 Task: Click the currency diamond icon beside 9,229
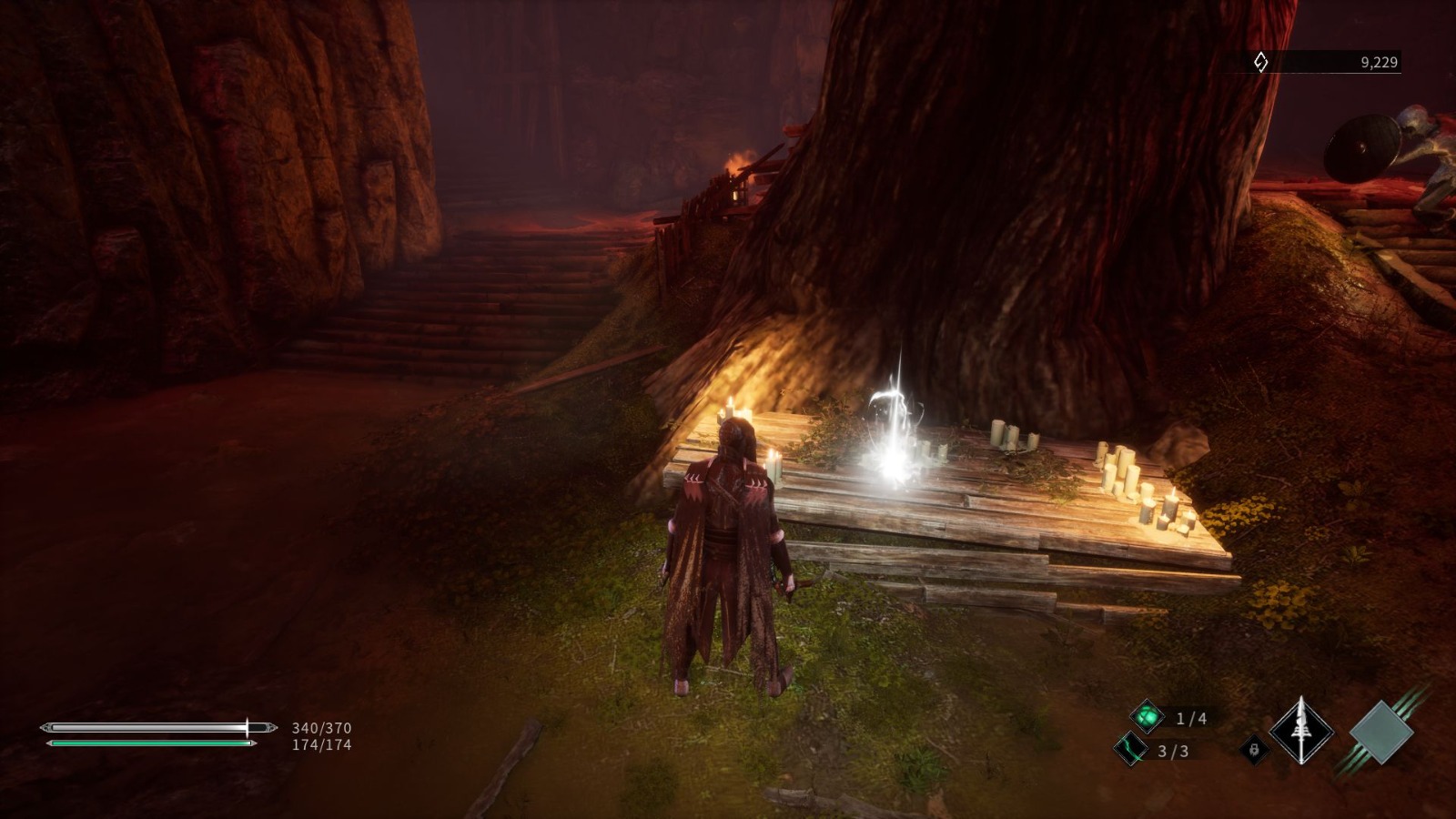[x=1259, y=60]
